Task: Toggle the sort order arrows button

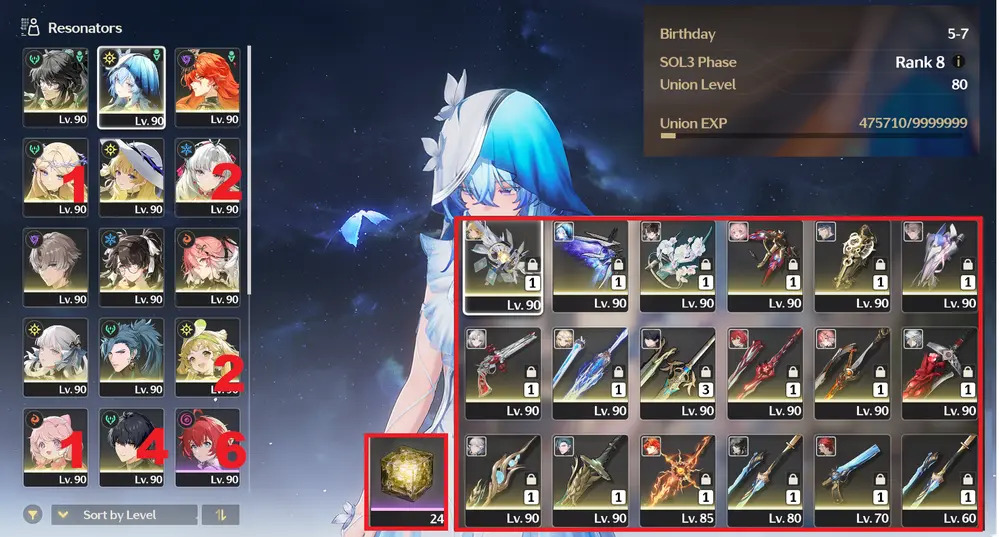Action: point(219,515)
